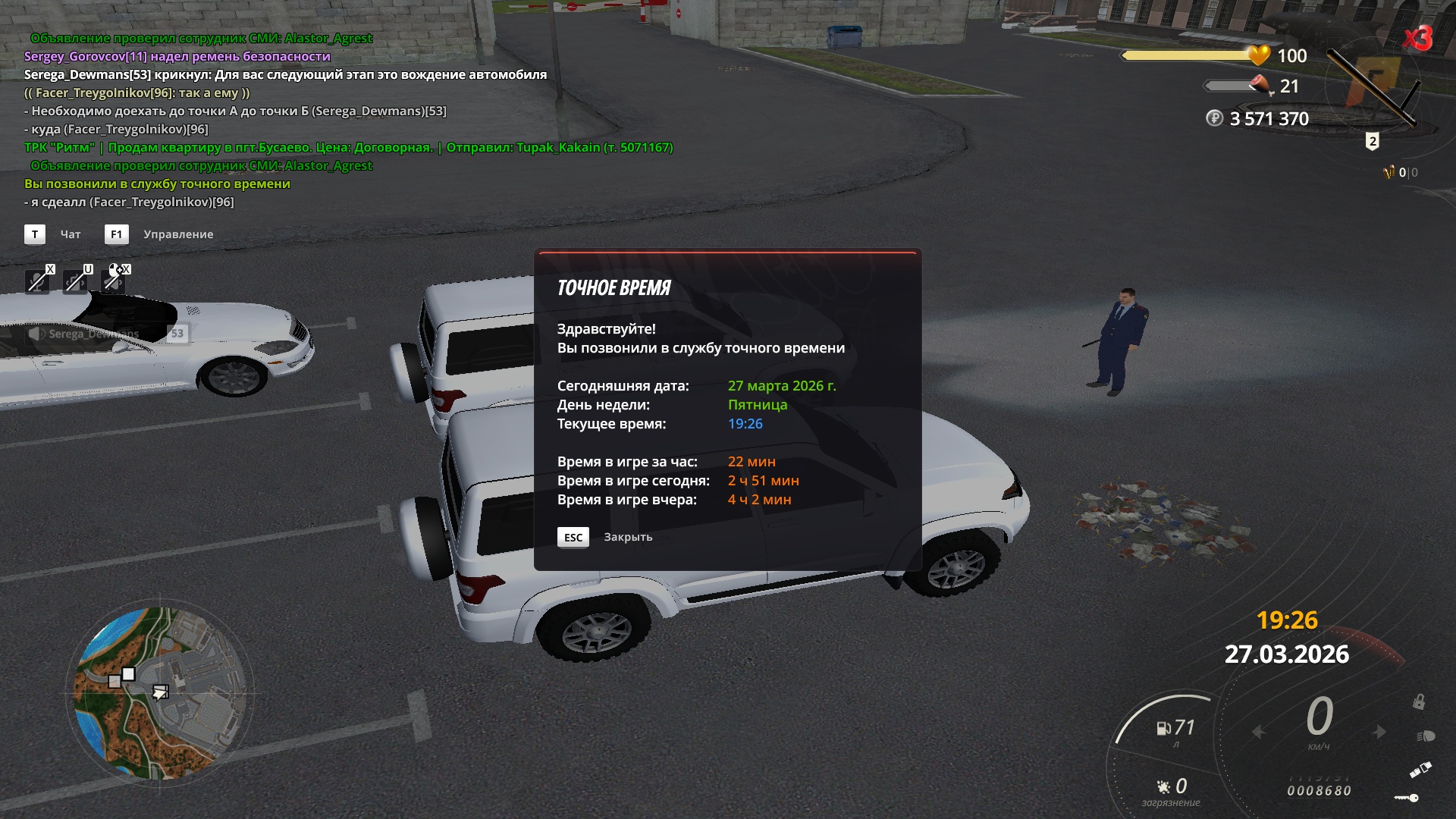Viewport: 1456px width, 819px height.
Task: Open the circular minimap
Action: 160,692
